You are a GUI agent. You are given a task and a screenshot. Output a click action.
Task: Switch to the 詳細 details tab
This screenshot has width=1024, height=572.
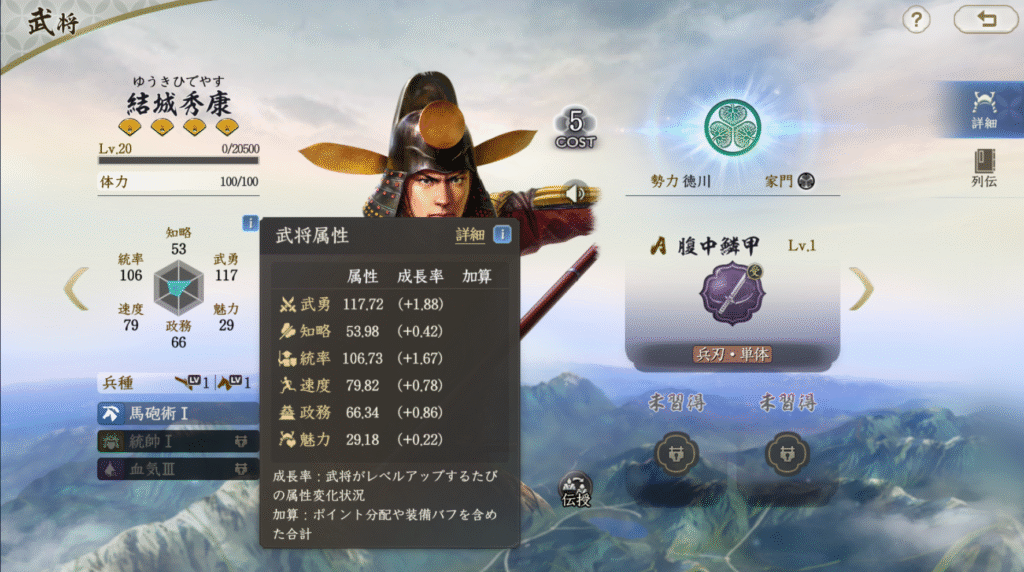tap(983, 109)
